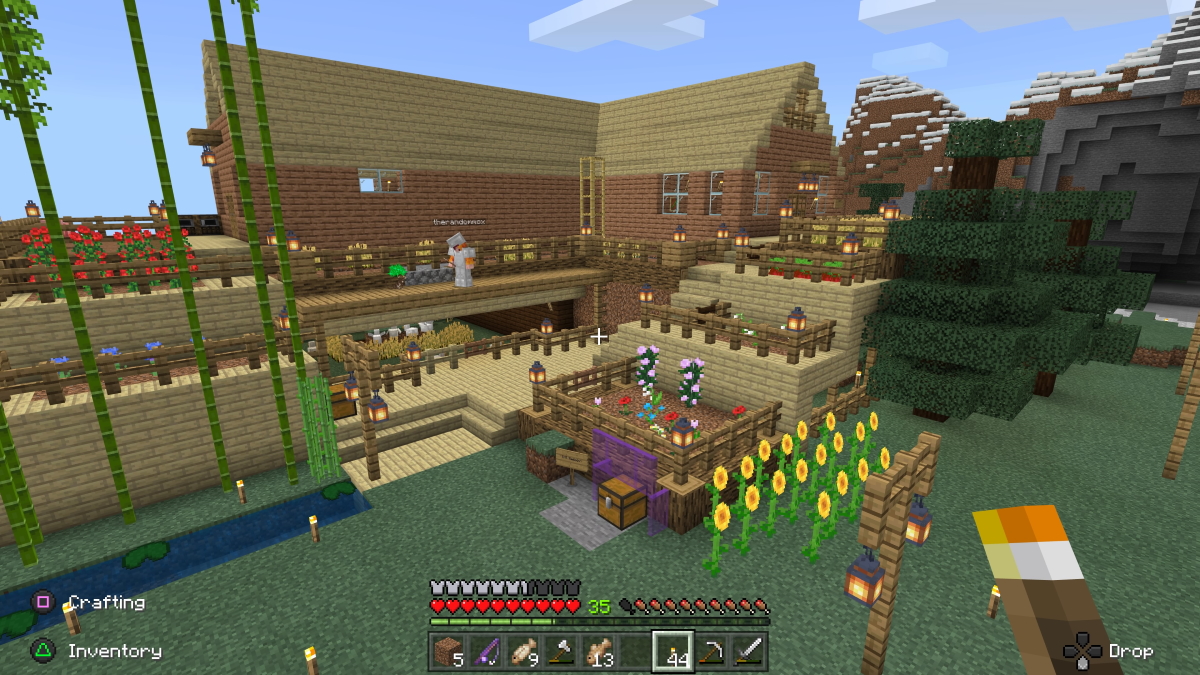Select the enchanted fishing rod slot

[x=486, y=651]
